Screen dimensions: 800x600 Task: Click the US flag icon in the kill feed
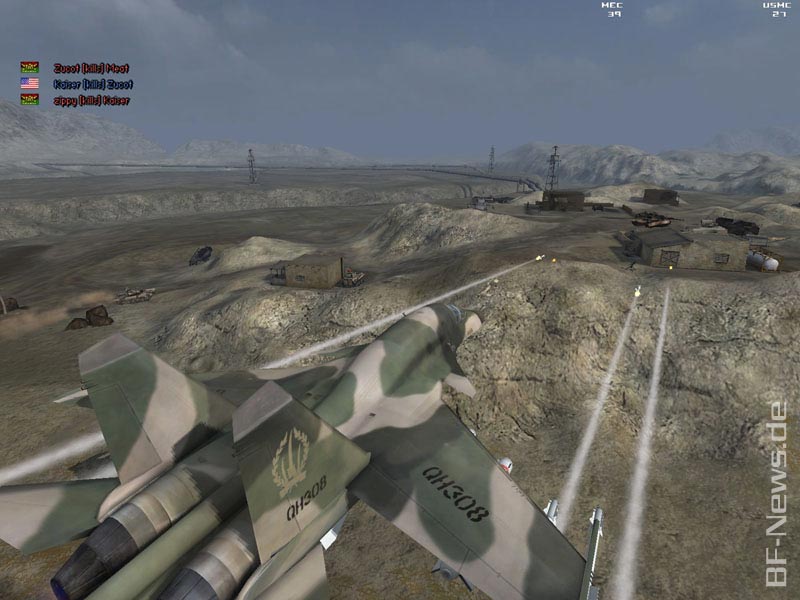click(30, 84)
